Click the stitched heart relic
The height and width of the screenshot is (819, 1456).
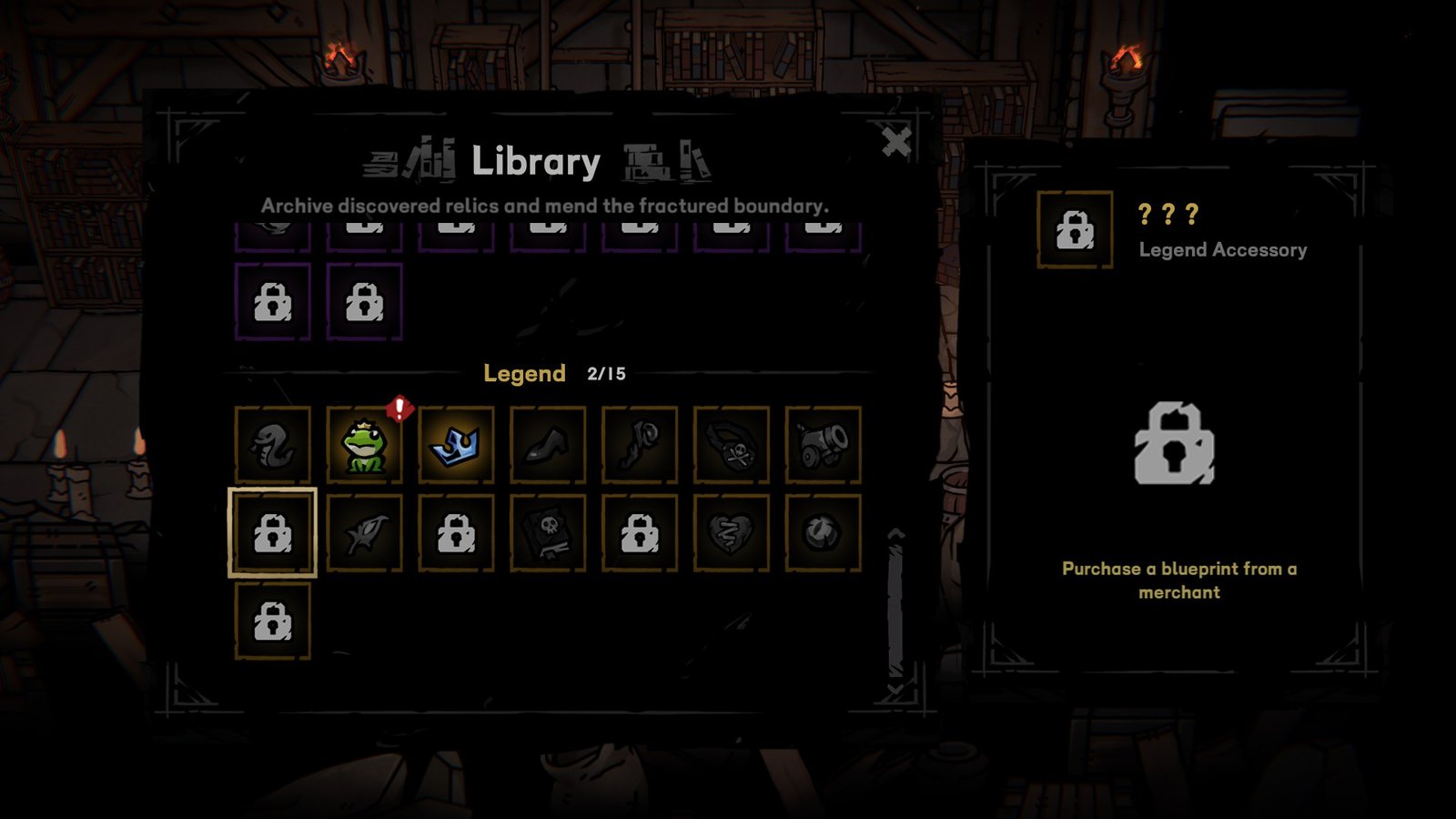(733, 537)
